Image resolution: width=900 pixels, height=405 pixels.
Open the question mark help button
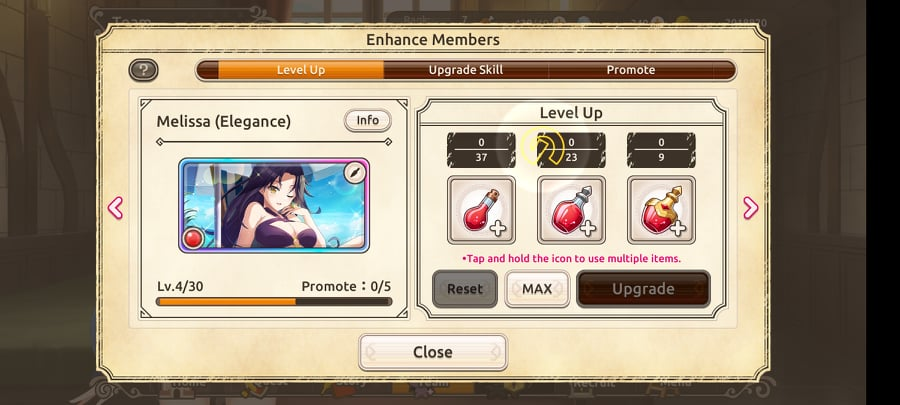click(143, 70)
